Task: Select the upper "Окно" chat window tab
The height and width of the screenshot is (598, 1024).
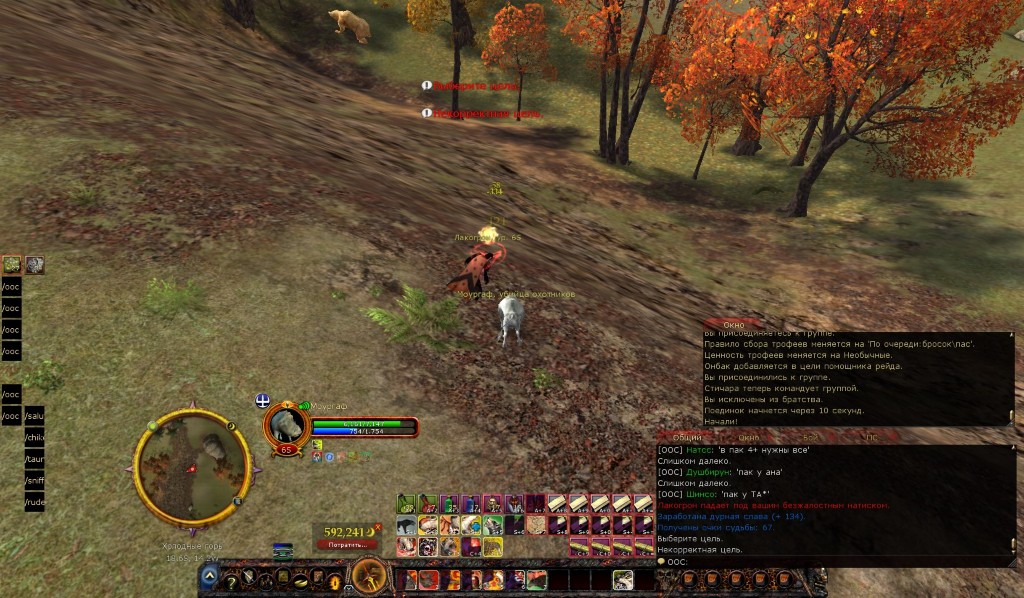Action: (733, 325)
